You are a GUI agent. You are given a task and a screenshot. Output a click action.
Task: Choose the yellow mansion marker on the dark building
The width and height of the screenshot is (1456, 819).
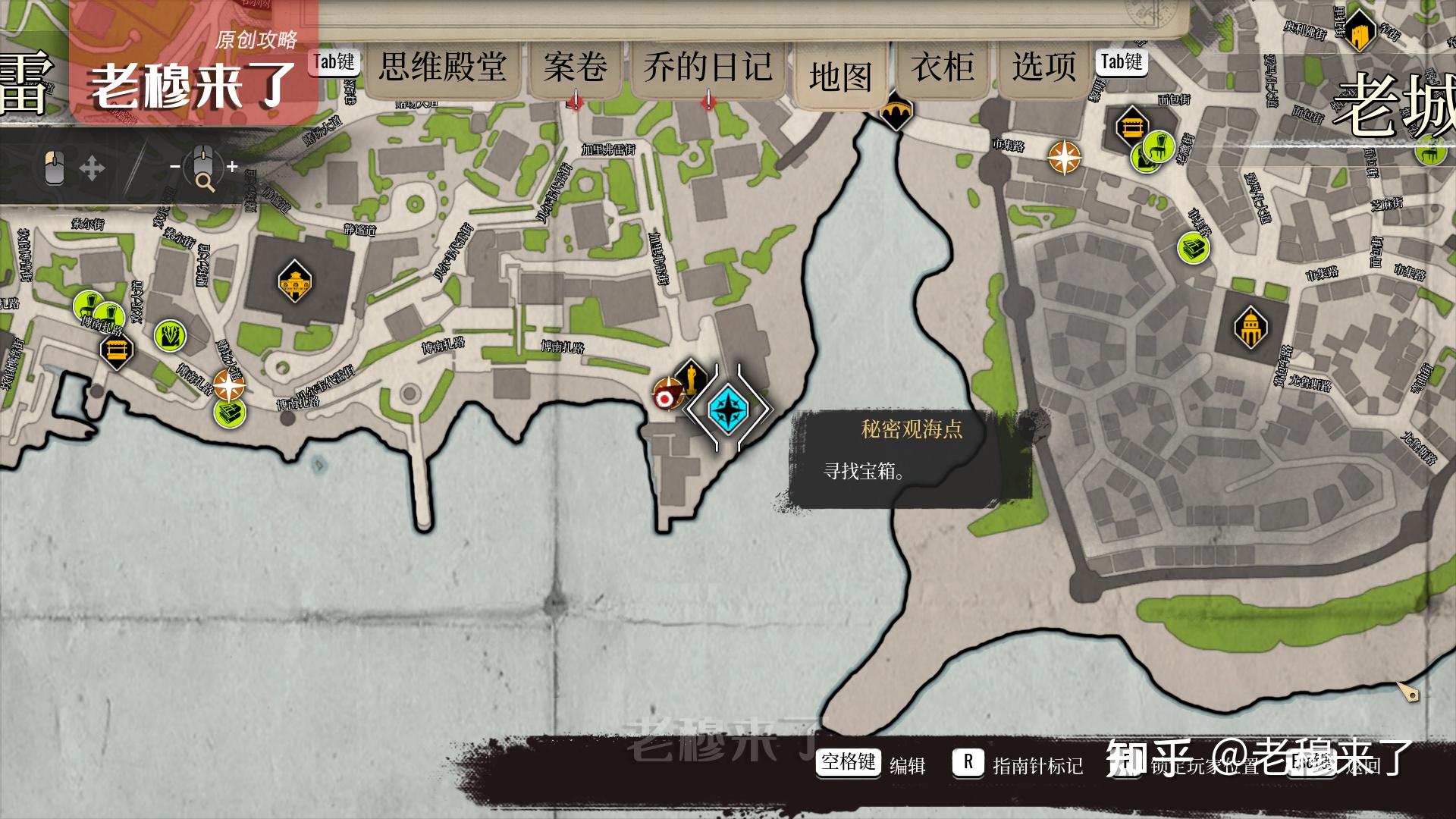click(x=294, y=281)
